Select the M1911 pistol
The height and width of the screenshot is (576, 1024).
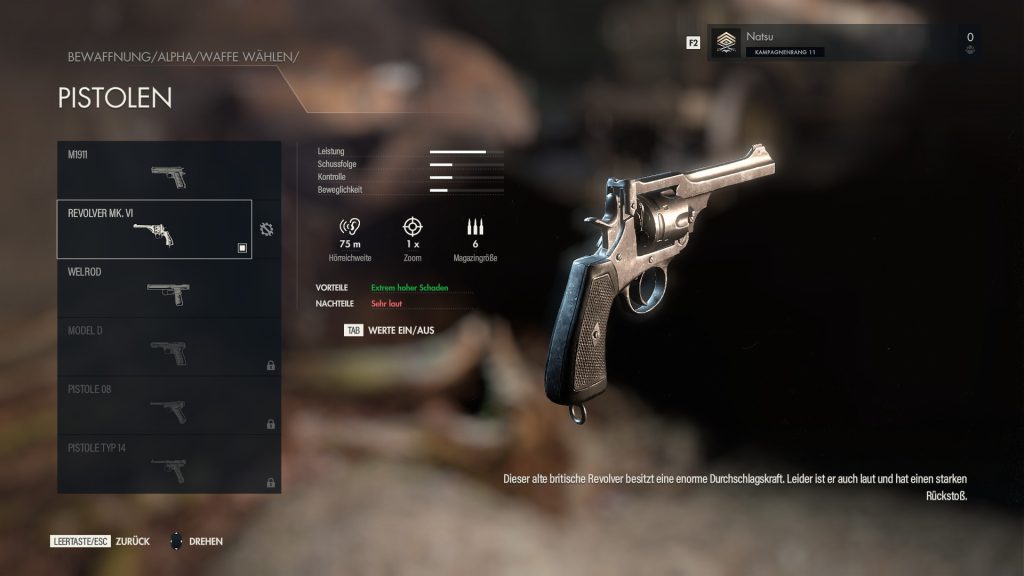coord(168,170)
